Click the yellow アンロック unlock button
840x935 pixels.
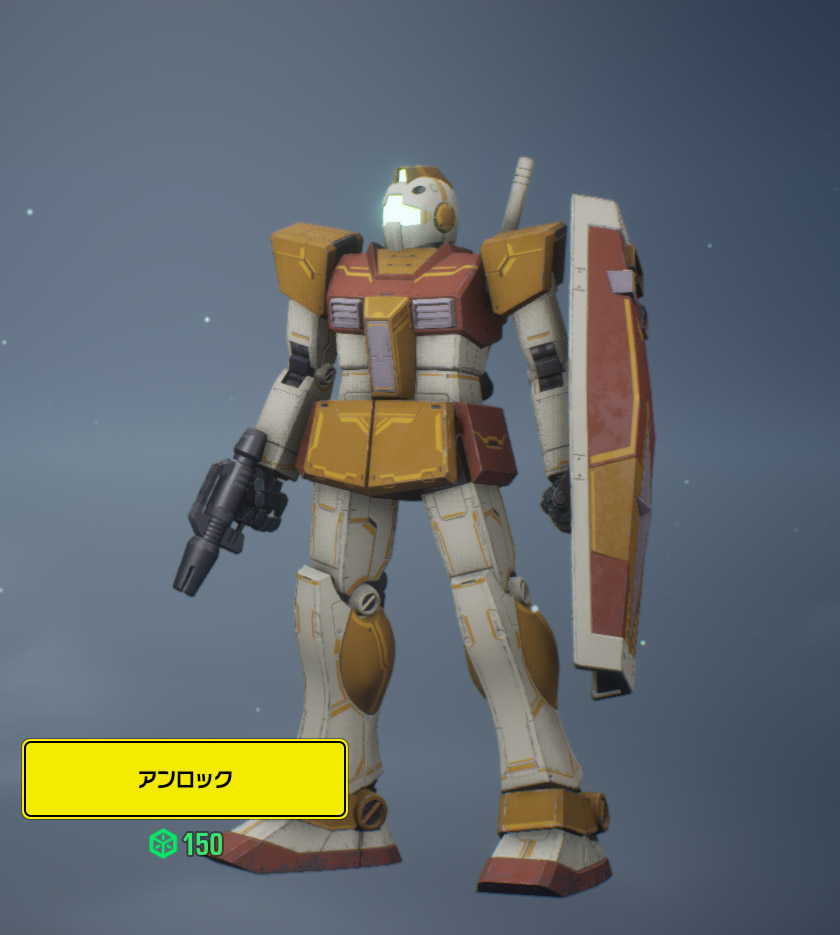tap(185, 779)
